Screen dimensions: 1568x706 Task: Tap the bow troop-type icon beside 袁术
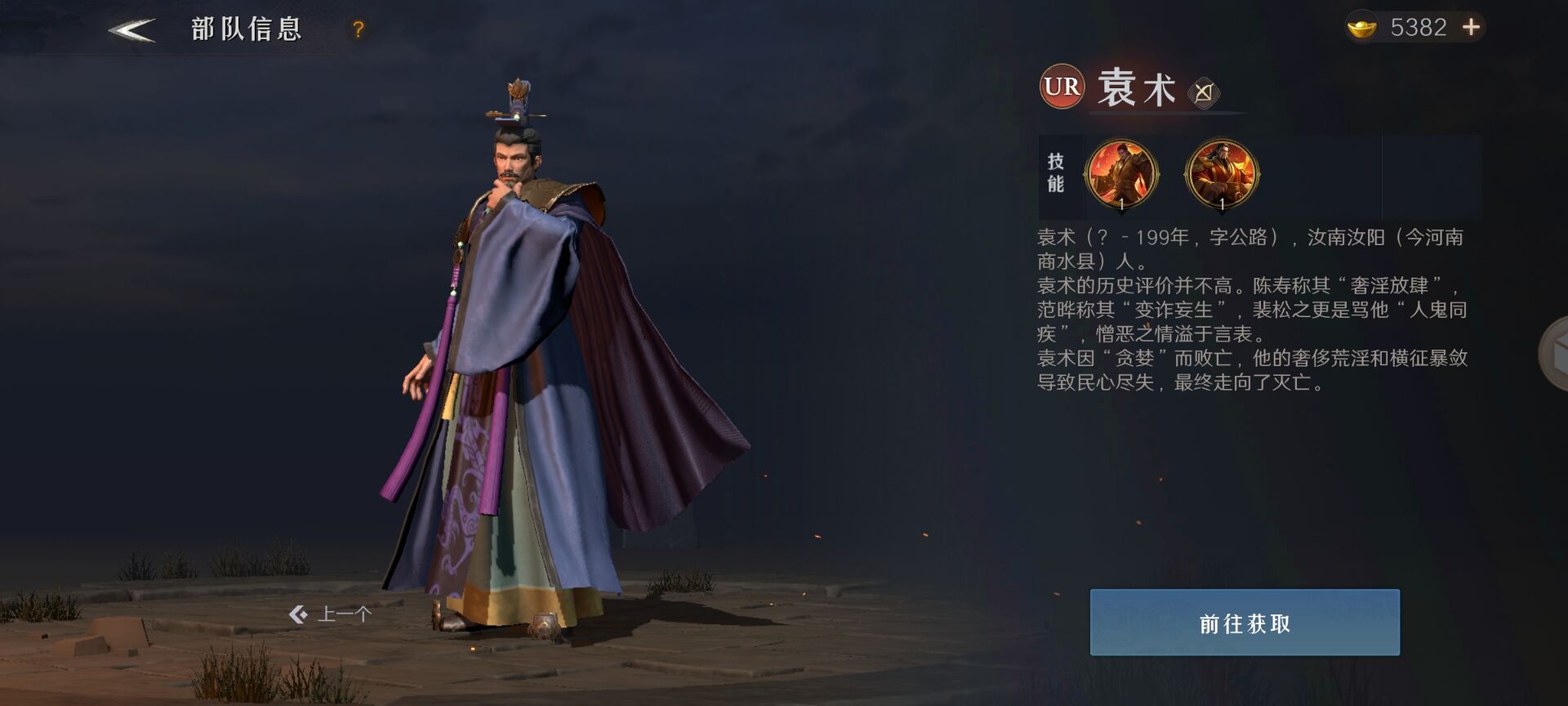point(1203,92)
